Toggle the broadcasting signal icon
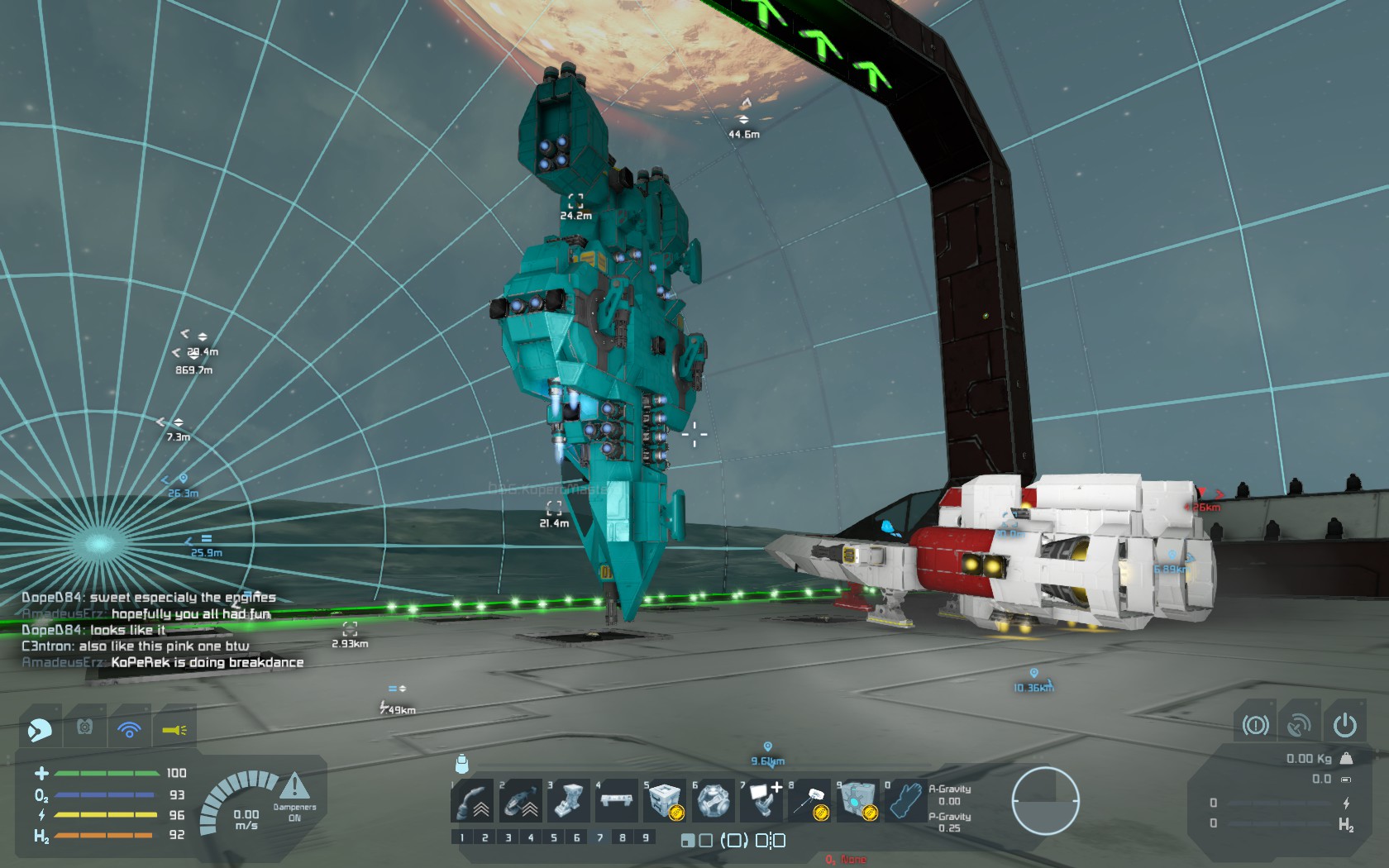This screenshot has width=1389, height=868. 129,729
